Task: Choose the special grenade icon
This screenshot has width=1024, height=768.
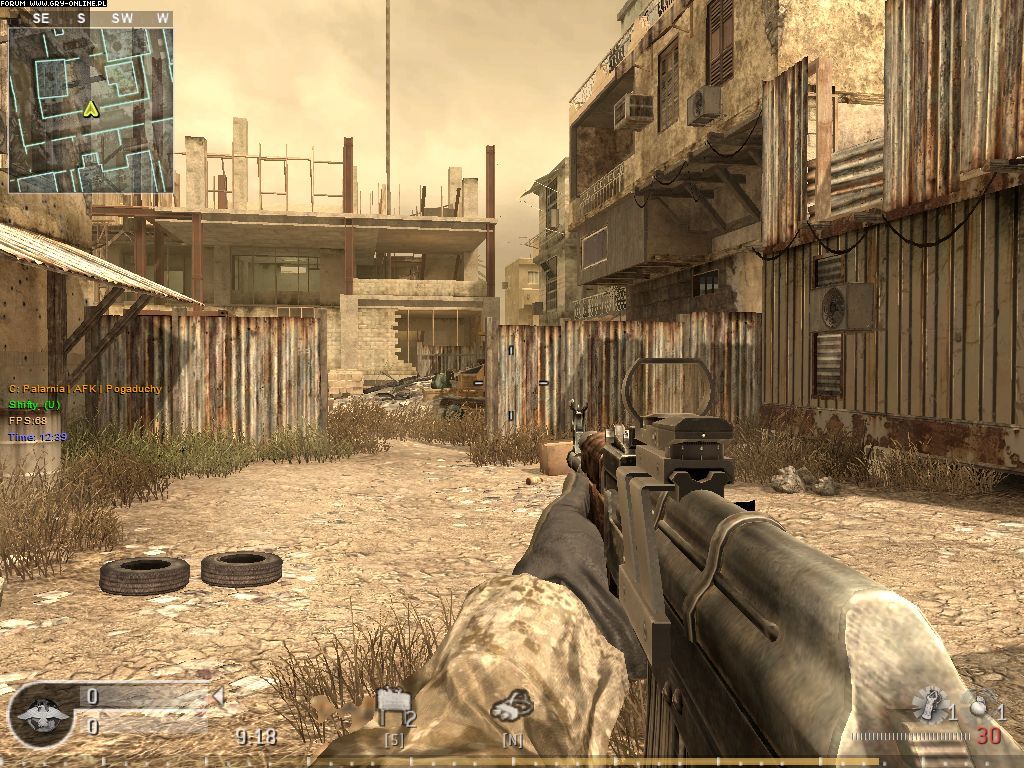Action: point(931,706)
